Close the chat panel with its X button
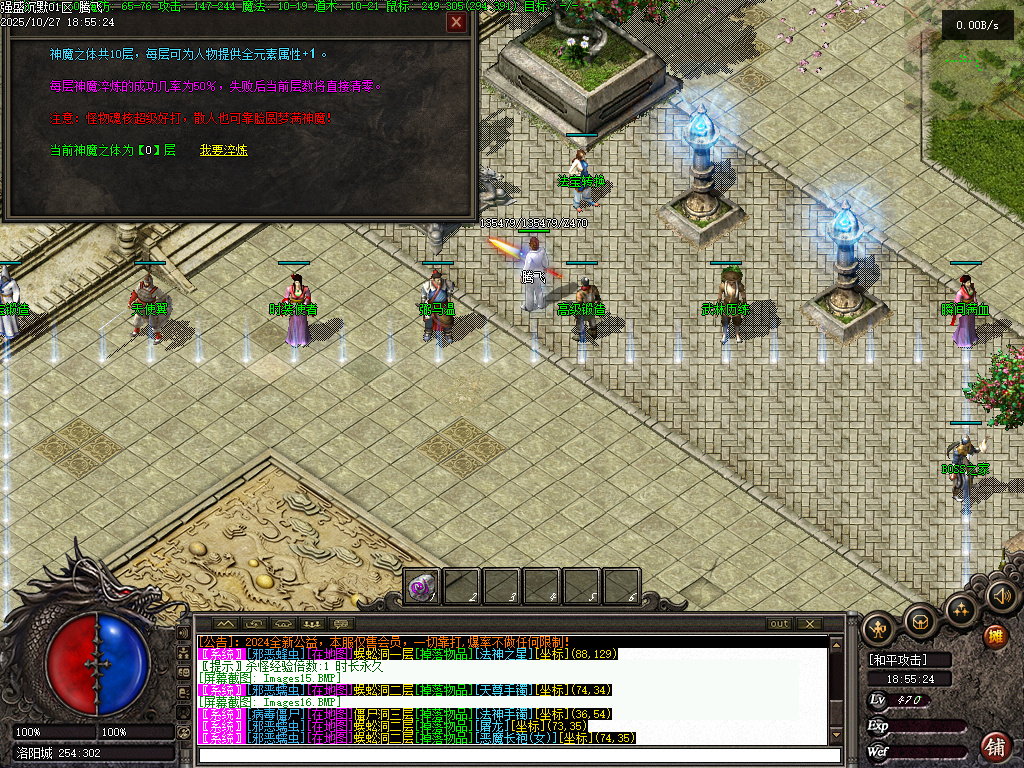Viewport: 1024px width, 768px height. click(x=807, y=624)
